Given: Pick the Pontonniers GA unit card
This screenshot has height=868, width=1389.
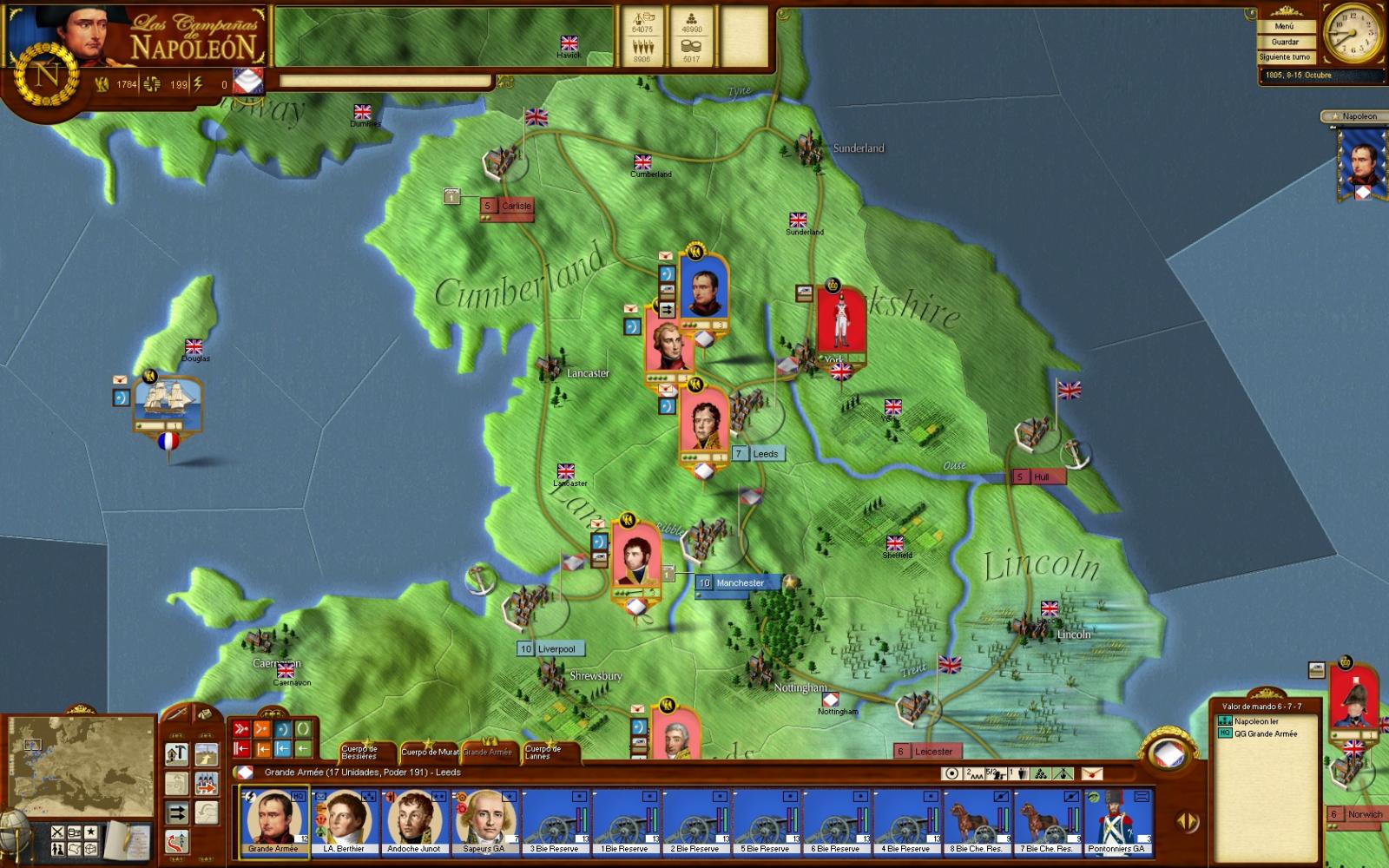Looking at the screenshot, I should point(1118,822).
